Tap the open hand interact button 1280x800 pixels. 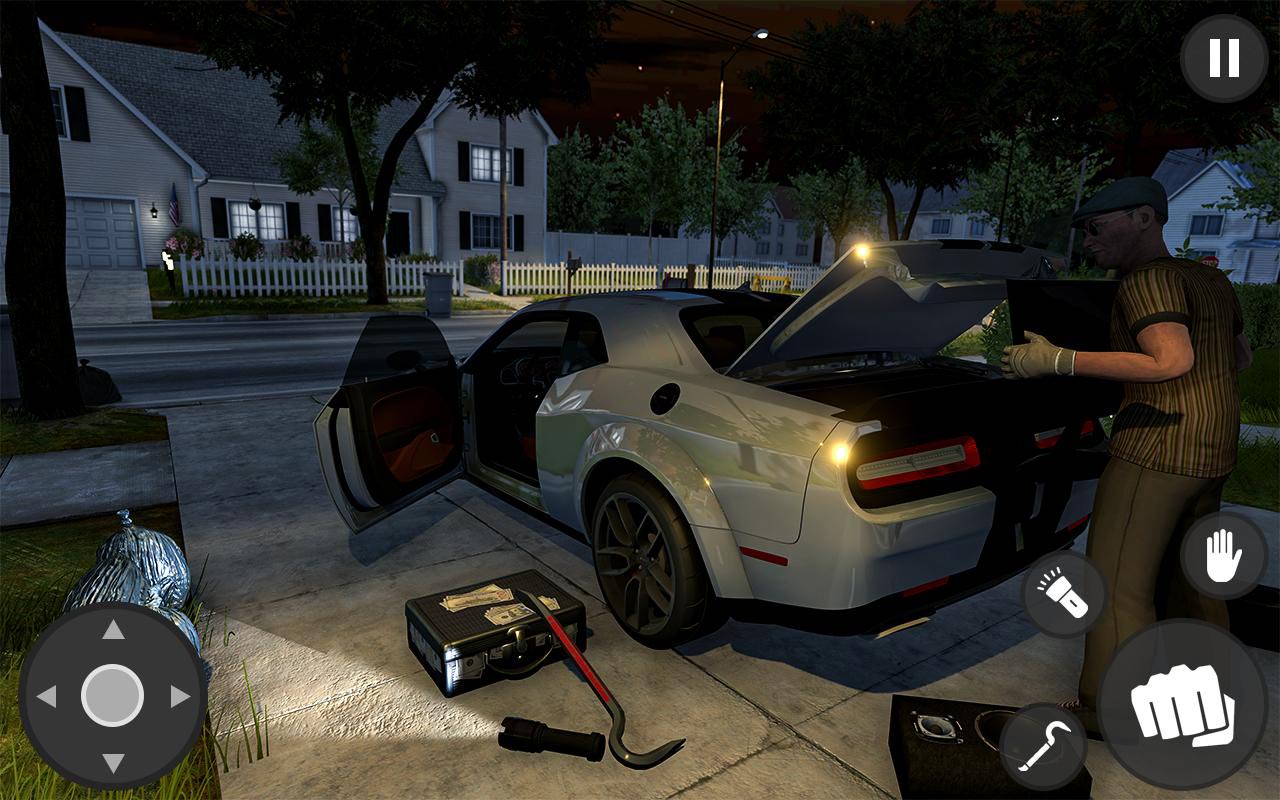coord(1223,555)
